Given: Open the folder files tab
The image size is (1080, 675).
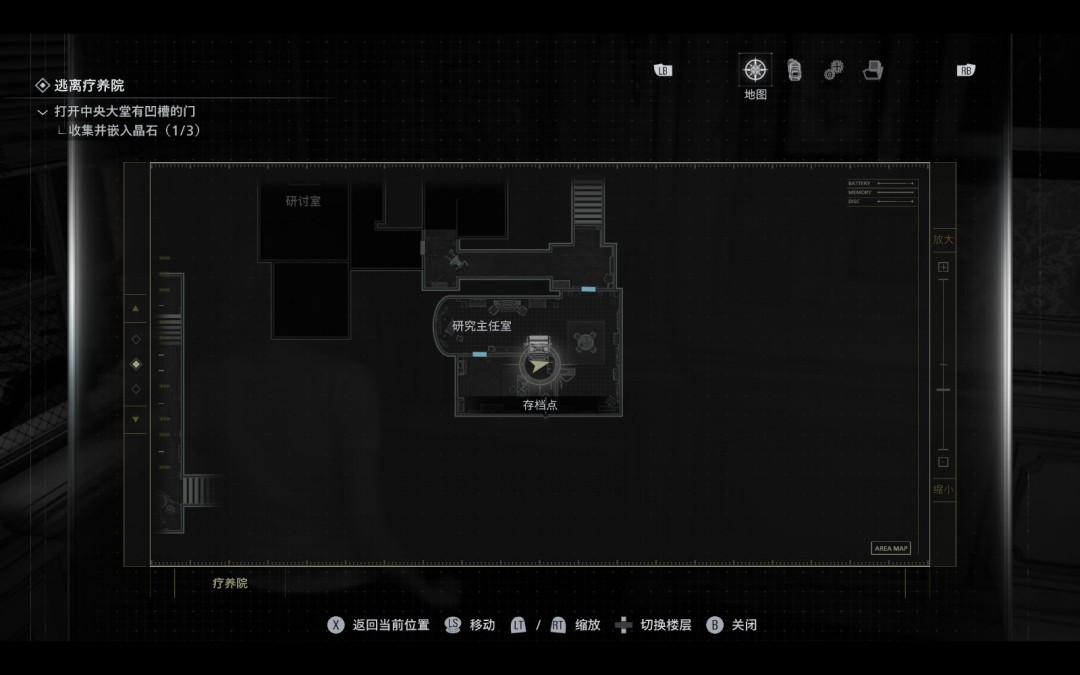Looking at the screenshot, I should 873,70.
